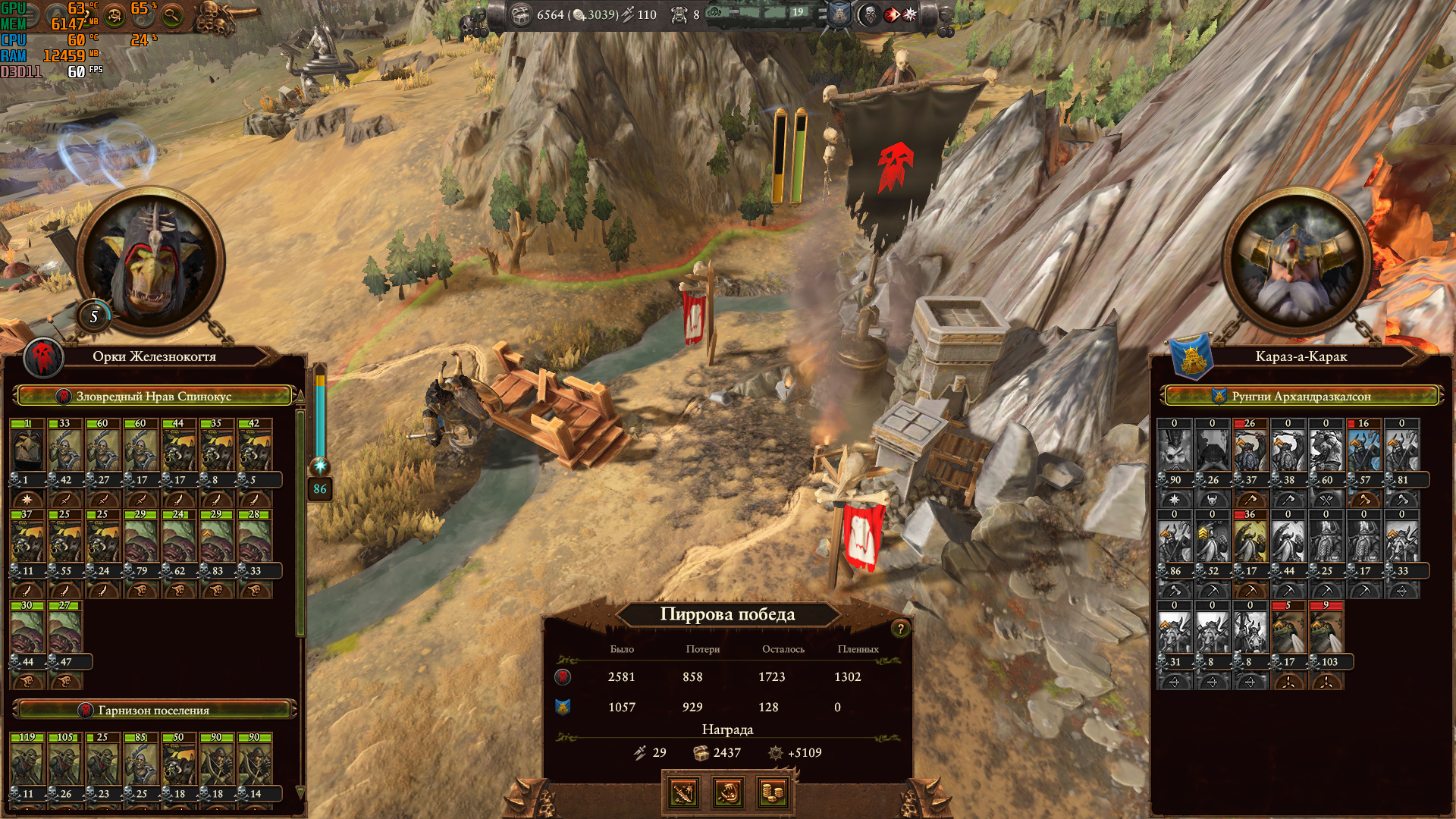
Task: Click the orc skull army count icon in top bar
Action: pyautogui.click(x=679, y=14)
